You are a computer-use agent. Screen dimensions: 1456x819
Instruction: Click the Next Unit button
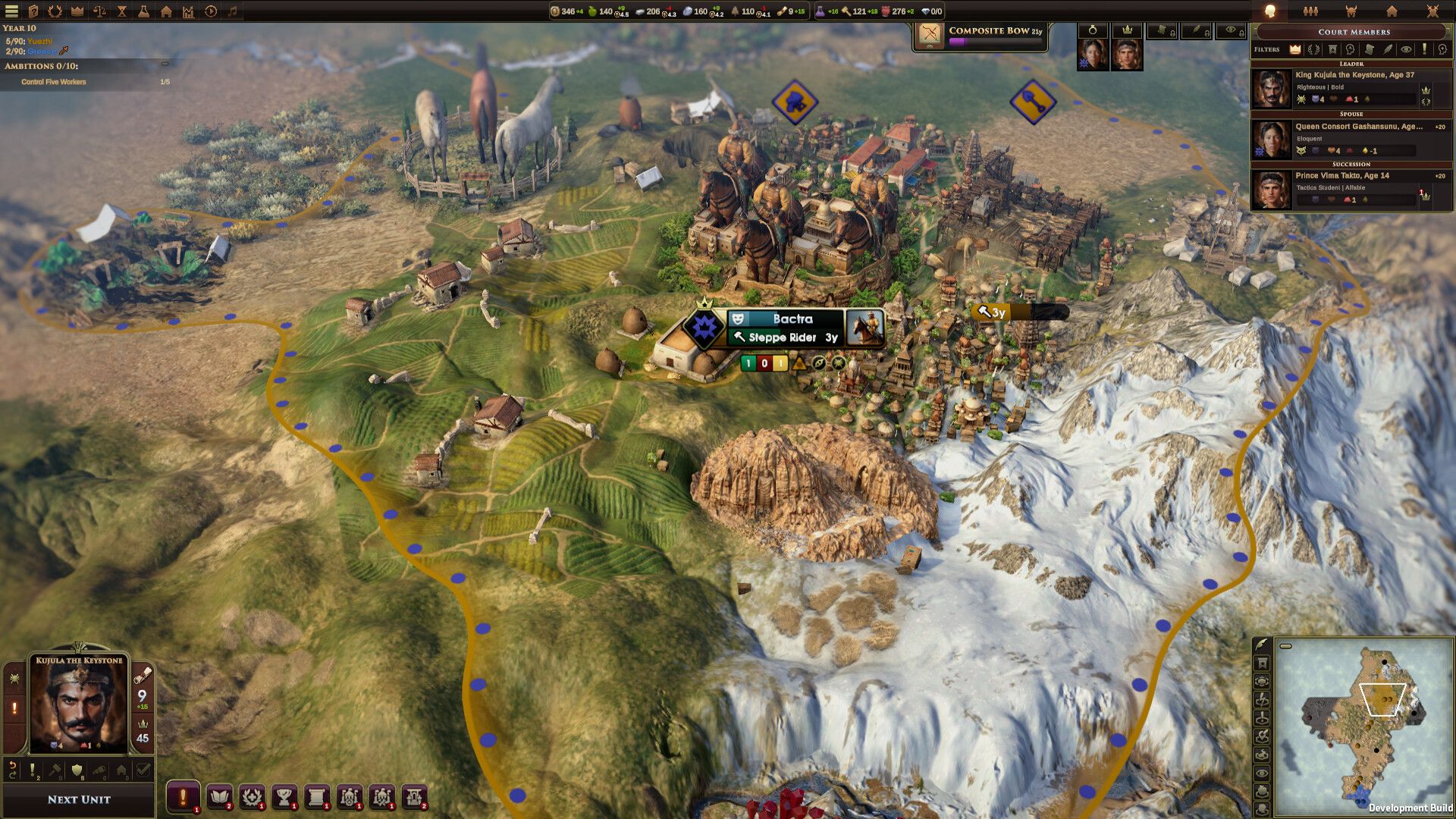pyautogui.click(x=79, y=799)
